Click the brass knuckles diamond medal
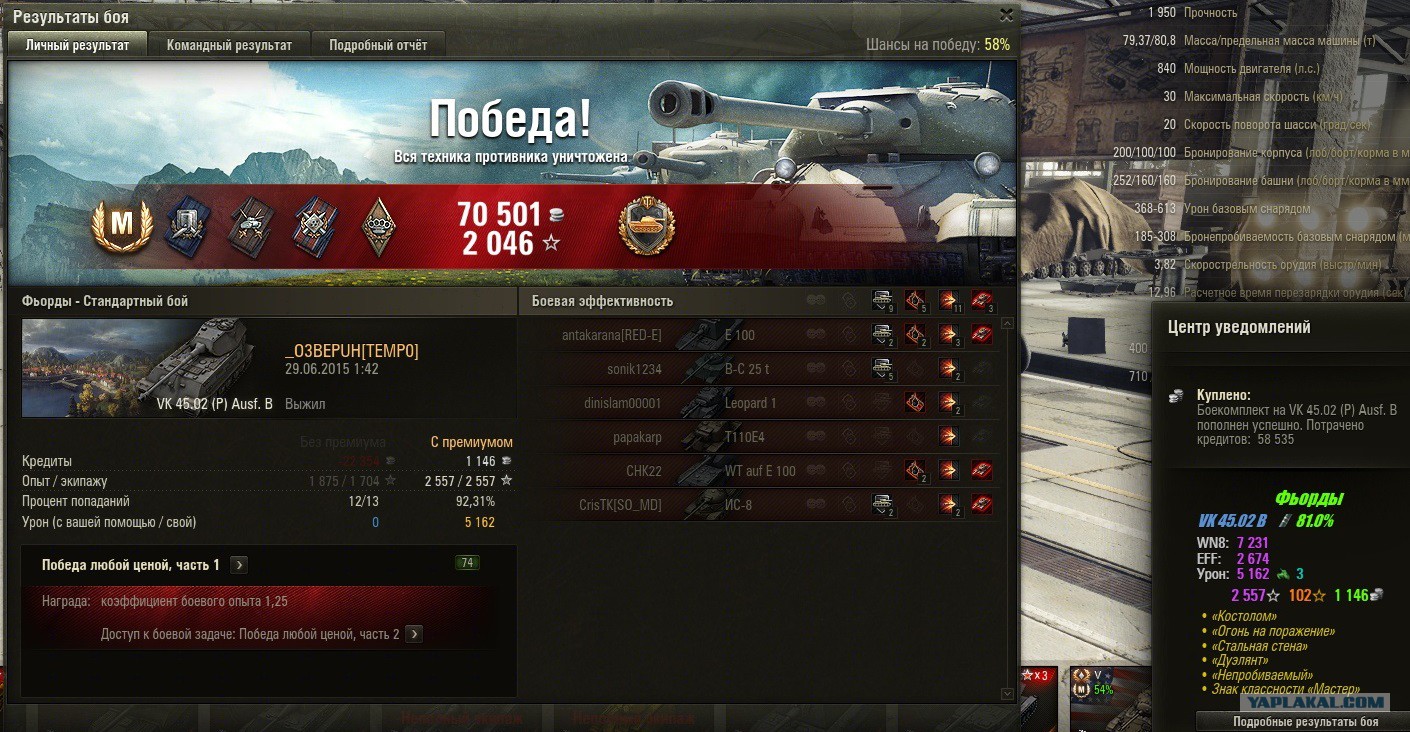Screen dimensions: 1410x732 click(x=378, y=227)
